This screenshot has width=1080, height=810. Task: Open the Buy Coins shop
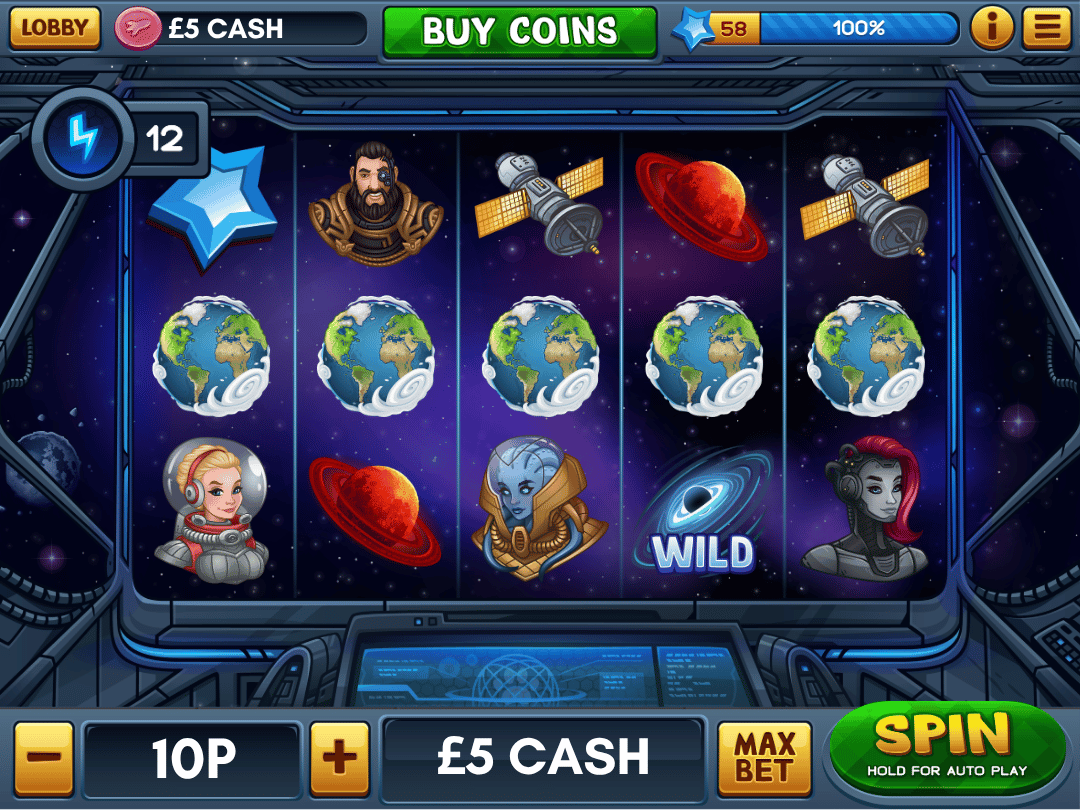(520, 31)
